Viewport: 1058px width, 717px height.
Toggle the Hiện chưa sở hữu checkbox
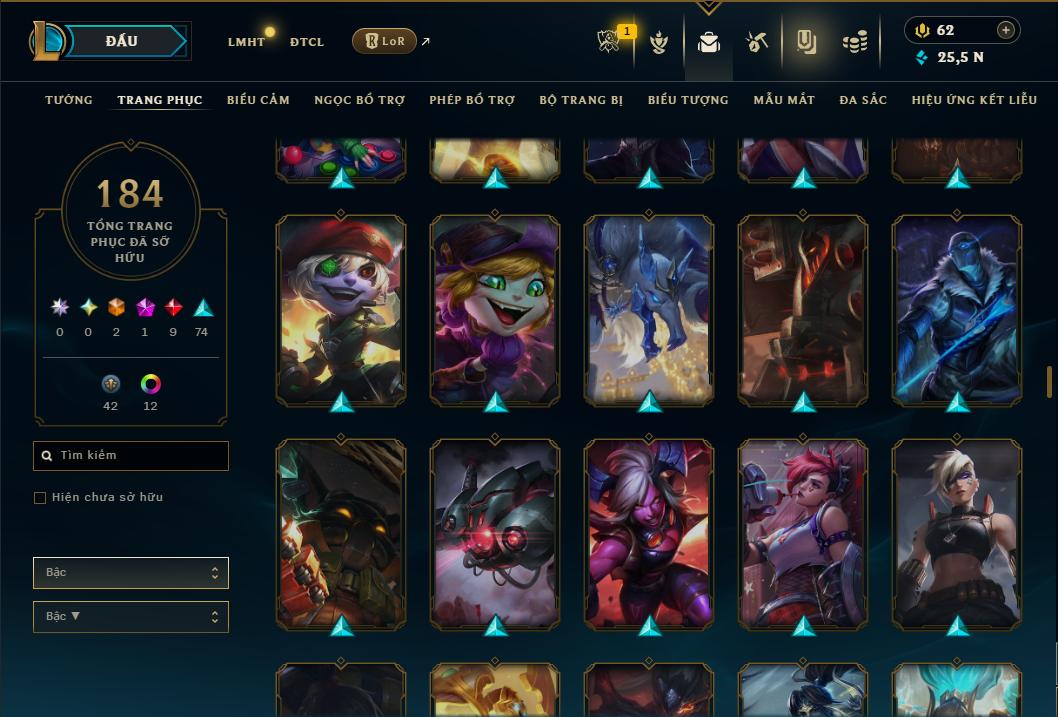coord(40,498)
